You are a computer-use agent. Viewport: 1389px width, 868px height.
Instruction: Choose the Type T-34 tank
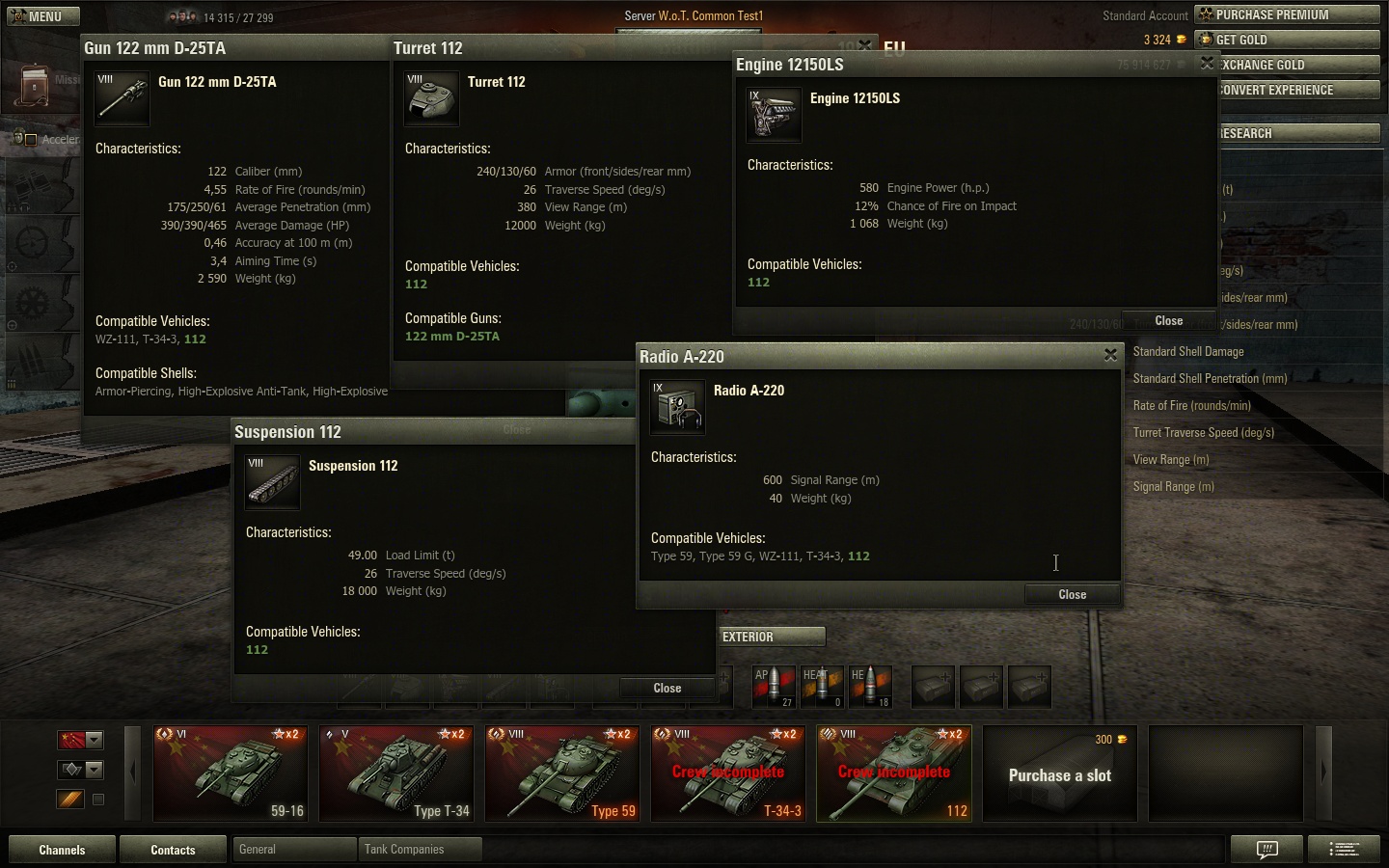tap(396, 773)
